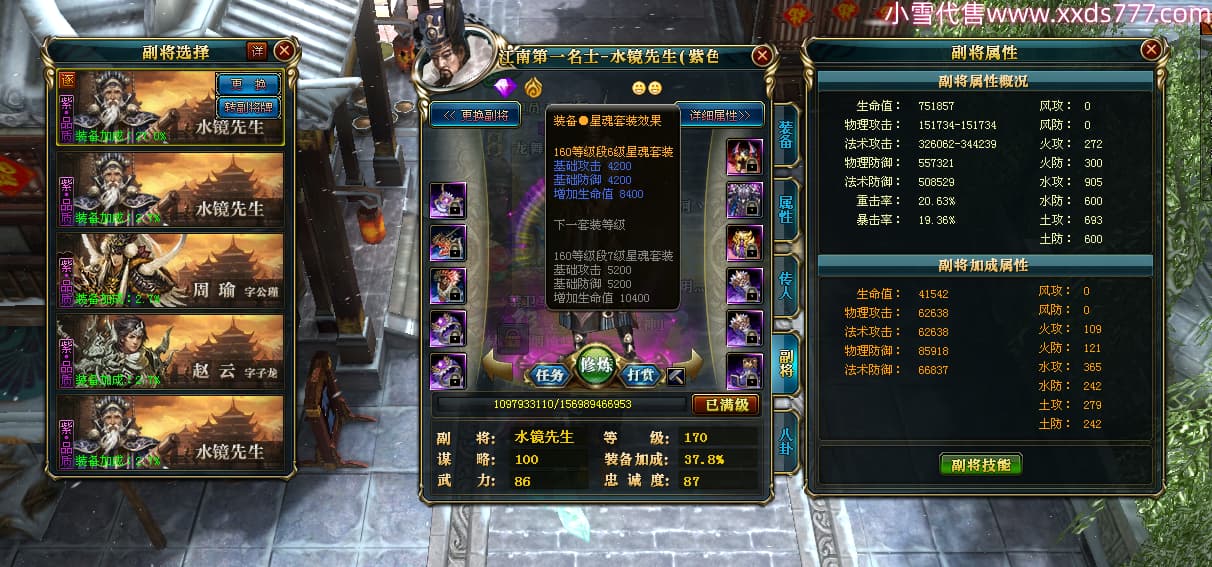The image size is (1212, 567).
Task: Click the 已满级 max-level button
Action: tap(726, 405)
